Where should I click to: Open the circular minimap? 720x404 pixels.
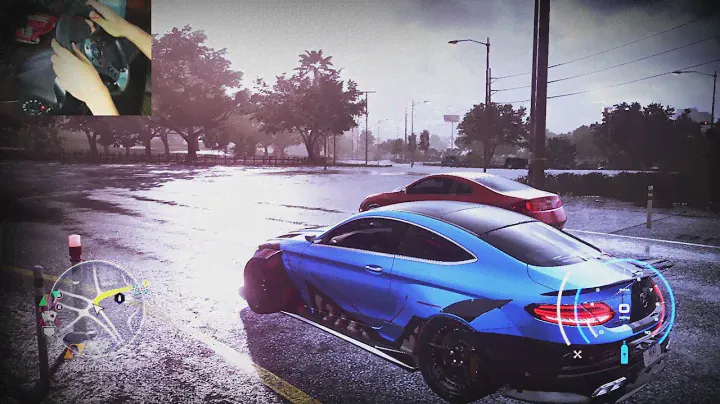pyautogui.click(x=97, y=308)
